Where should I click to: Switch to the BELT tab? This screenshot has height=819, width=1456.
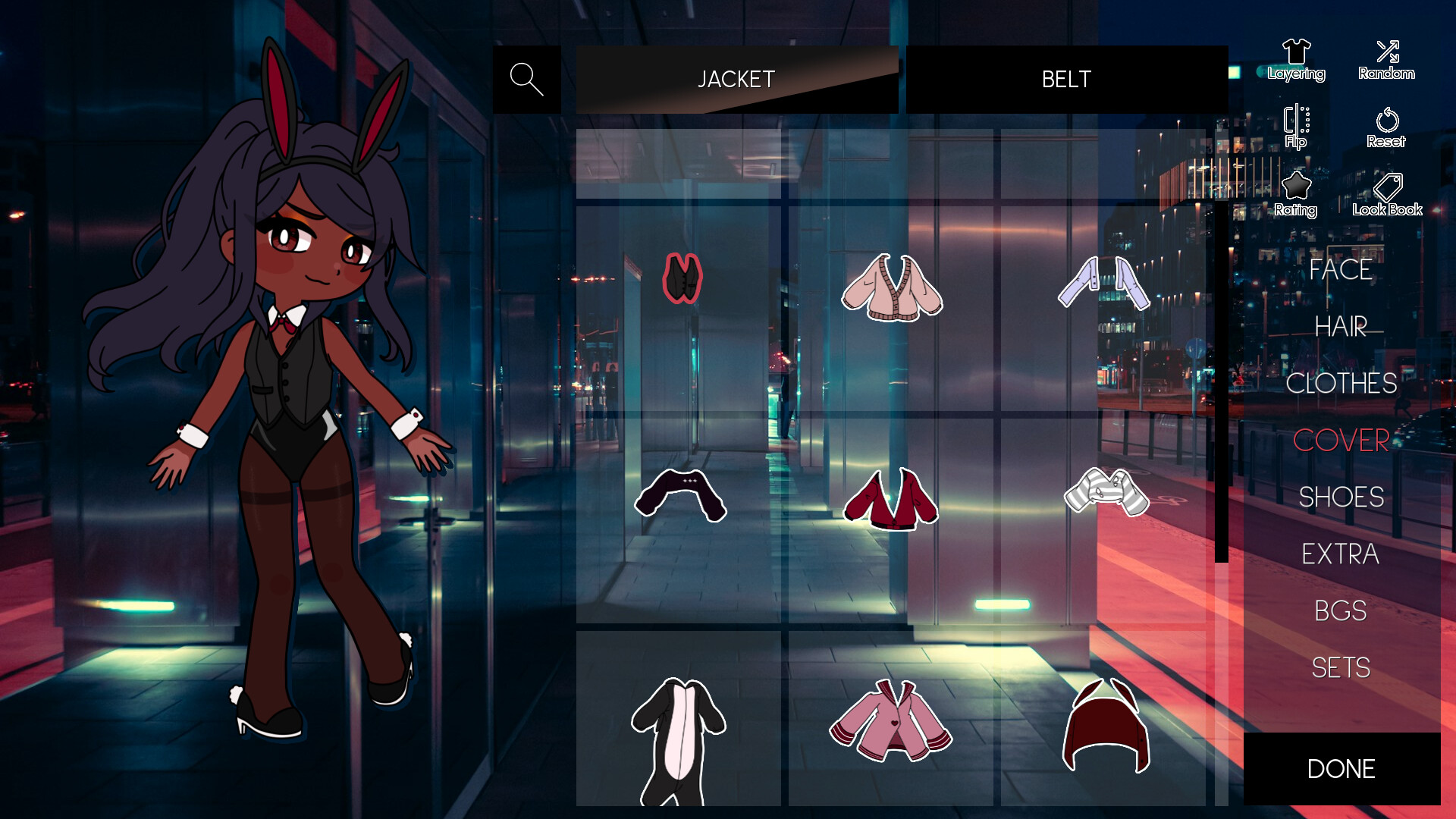coord(1065,79)
